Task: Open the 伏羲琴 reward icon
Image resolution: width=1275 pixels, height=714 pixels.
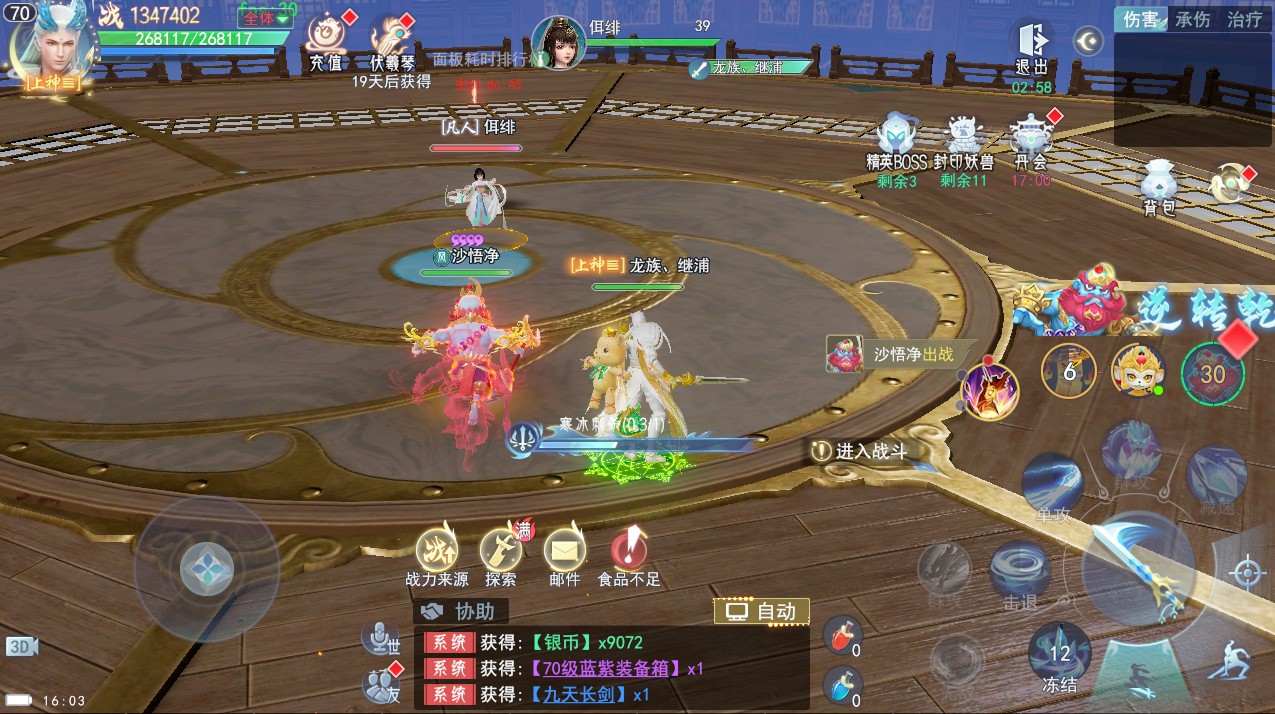Action: pyautogui.click(x=391, y=40)
